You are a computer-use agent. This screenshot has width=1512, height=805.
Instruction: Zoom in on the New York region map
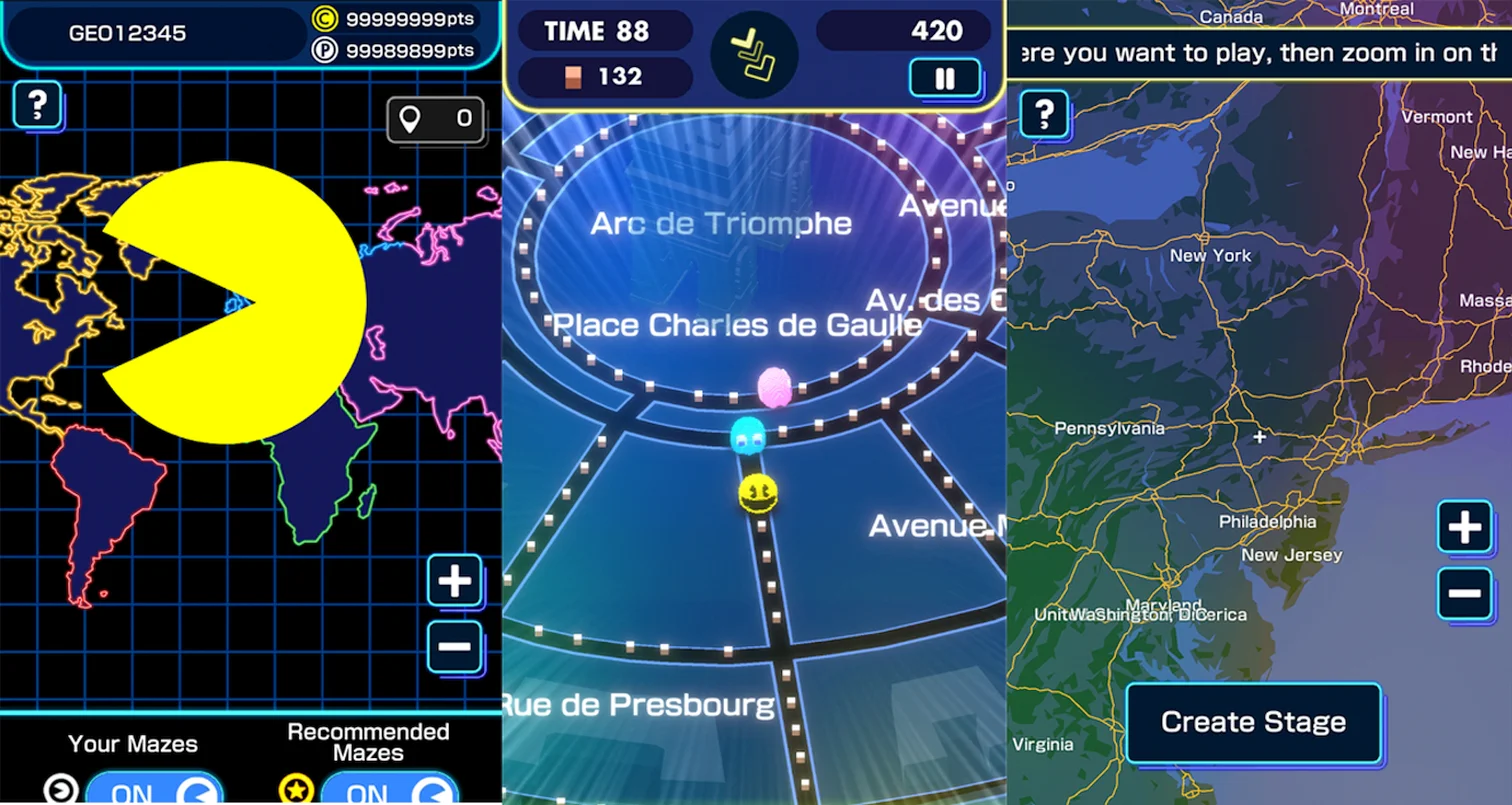1465,527
